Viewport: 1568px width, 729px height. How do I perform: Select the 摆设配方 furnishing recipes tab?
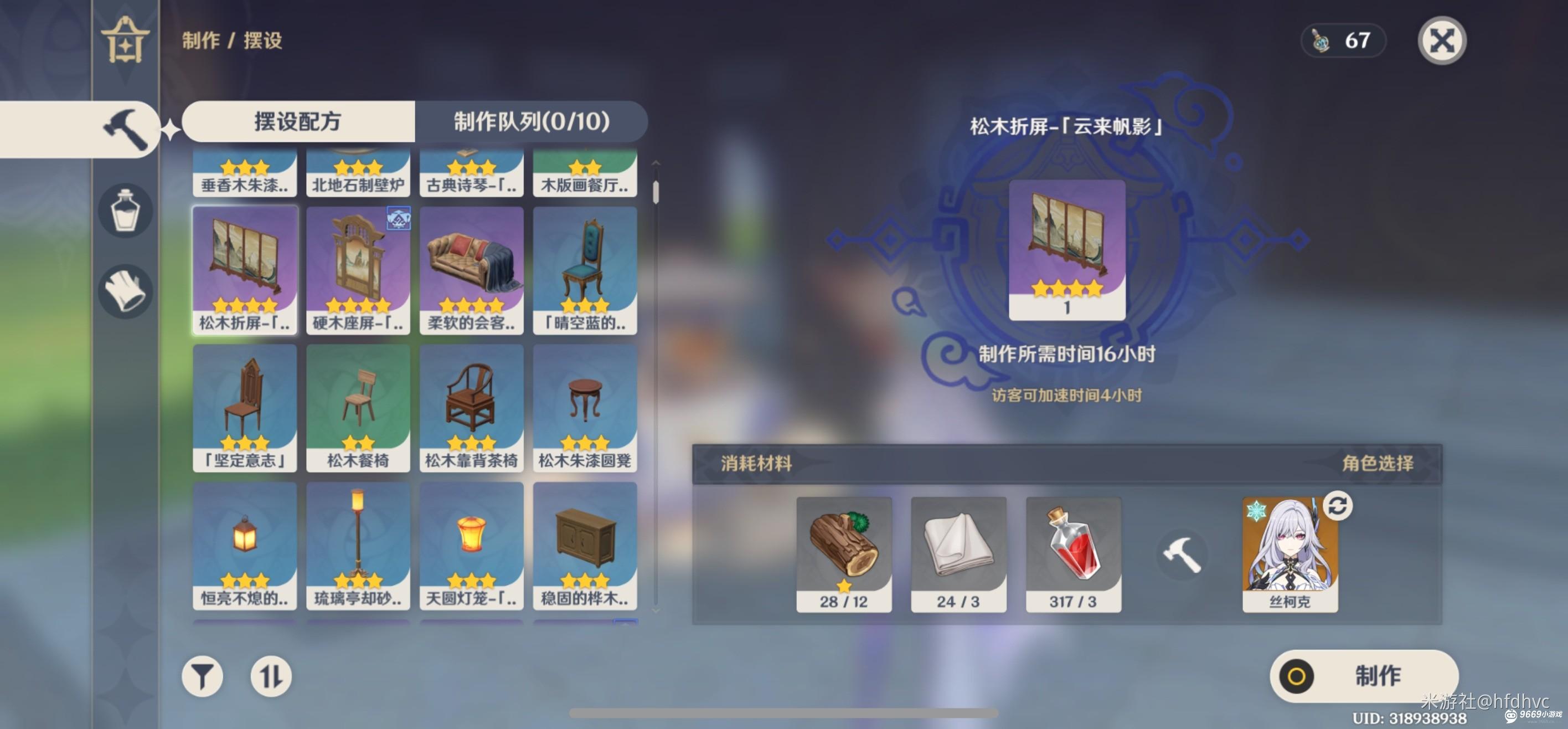pos(298,121)
